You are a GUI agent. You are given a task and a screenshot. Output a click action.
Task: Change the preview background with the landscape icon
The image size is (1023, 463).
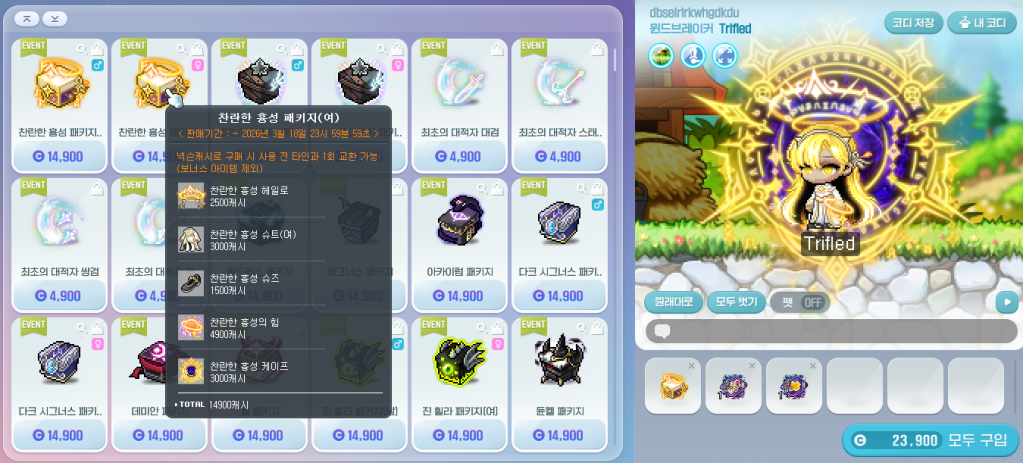click(x=660, y=56)
